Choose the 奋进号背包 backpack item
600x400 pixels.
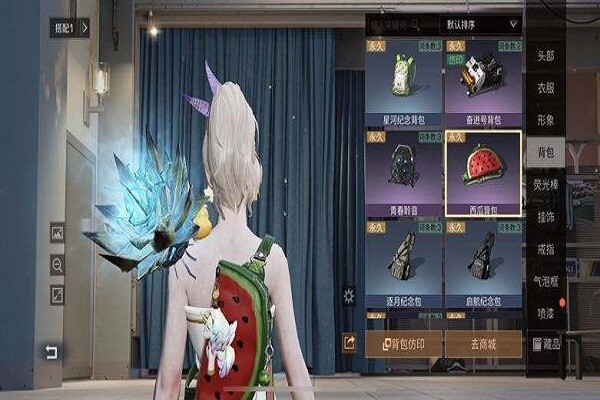(x=482, y=83)
